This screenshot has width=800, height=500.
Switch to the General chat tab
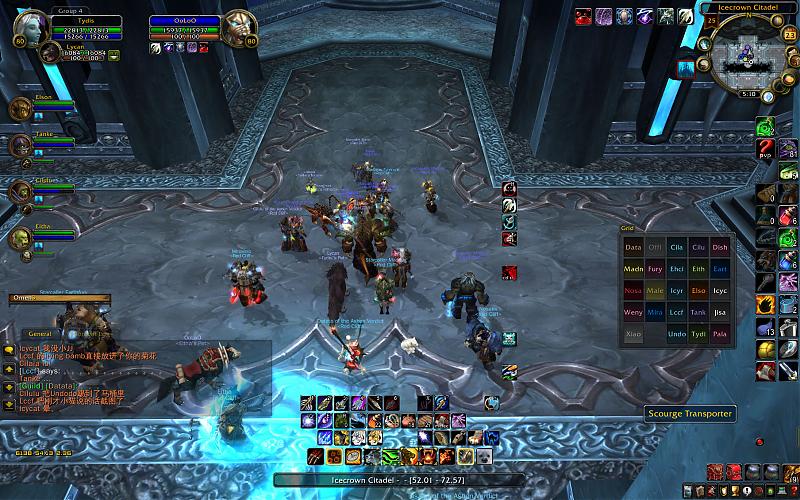40,333
